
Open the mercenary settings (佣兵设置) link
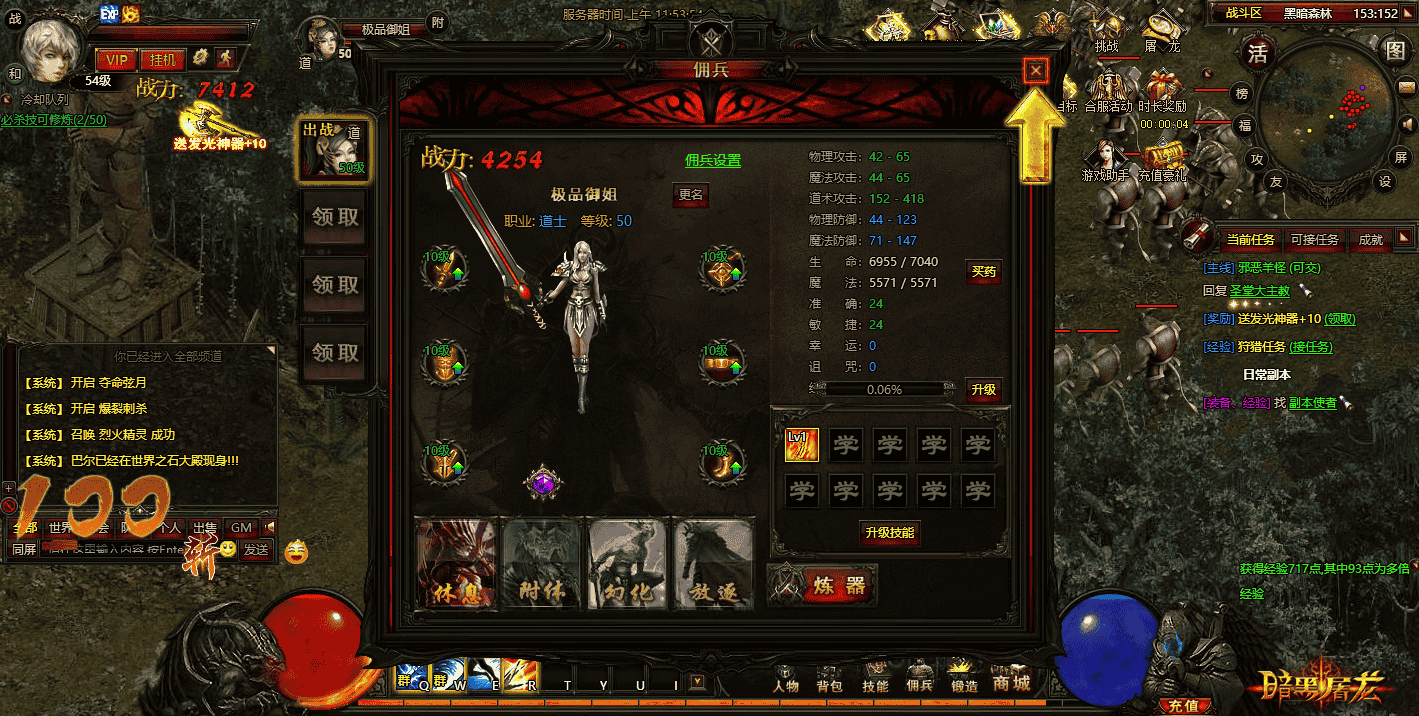point(713,160)
